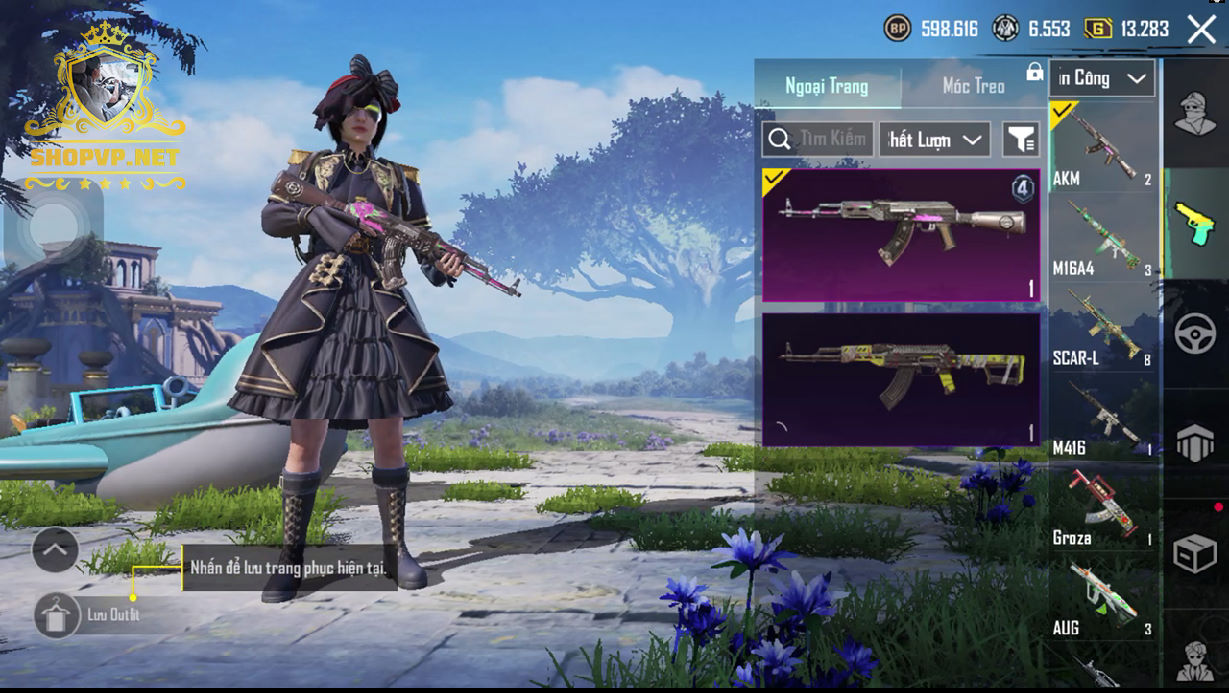This screenshot has height=693, width=1229.
Task: Click the Tìm Kiếm search box
Action: click(818, 140)
